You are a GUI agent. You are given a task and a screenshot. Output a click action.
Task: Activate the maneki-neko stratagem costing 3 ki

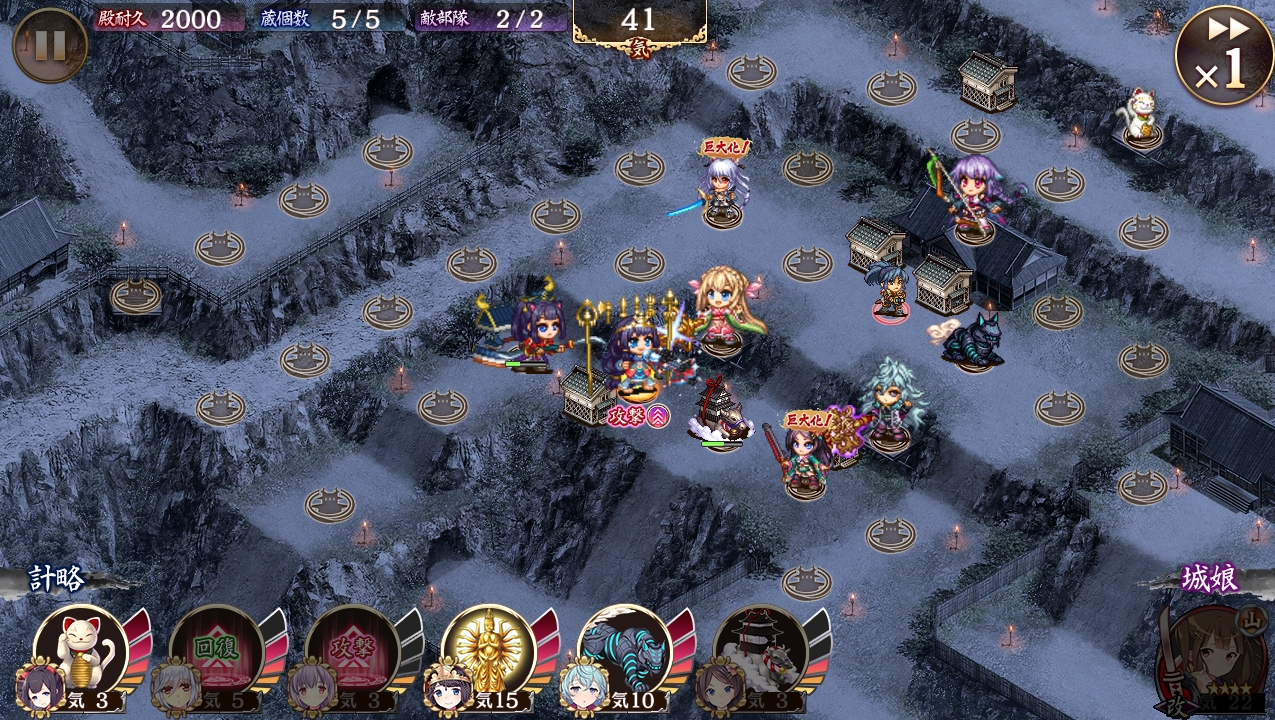point(82,650)
